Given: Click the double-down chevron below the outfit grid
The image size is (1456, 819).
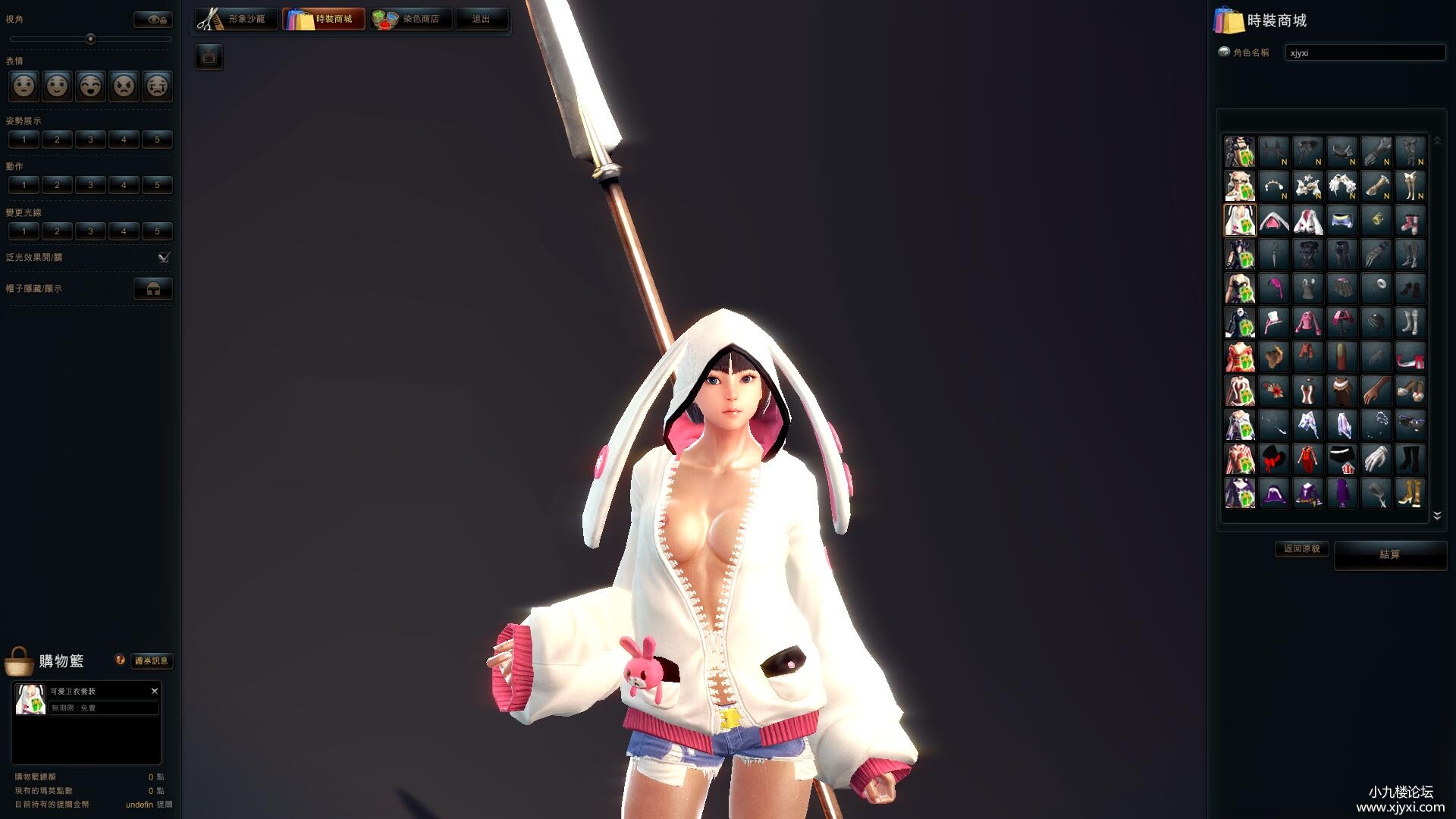Looking at the screenshot, I should point(1437,515).
